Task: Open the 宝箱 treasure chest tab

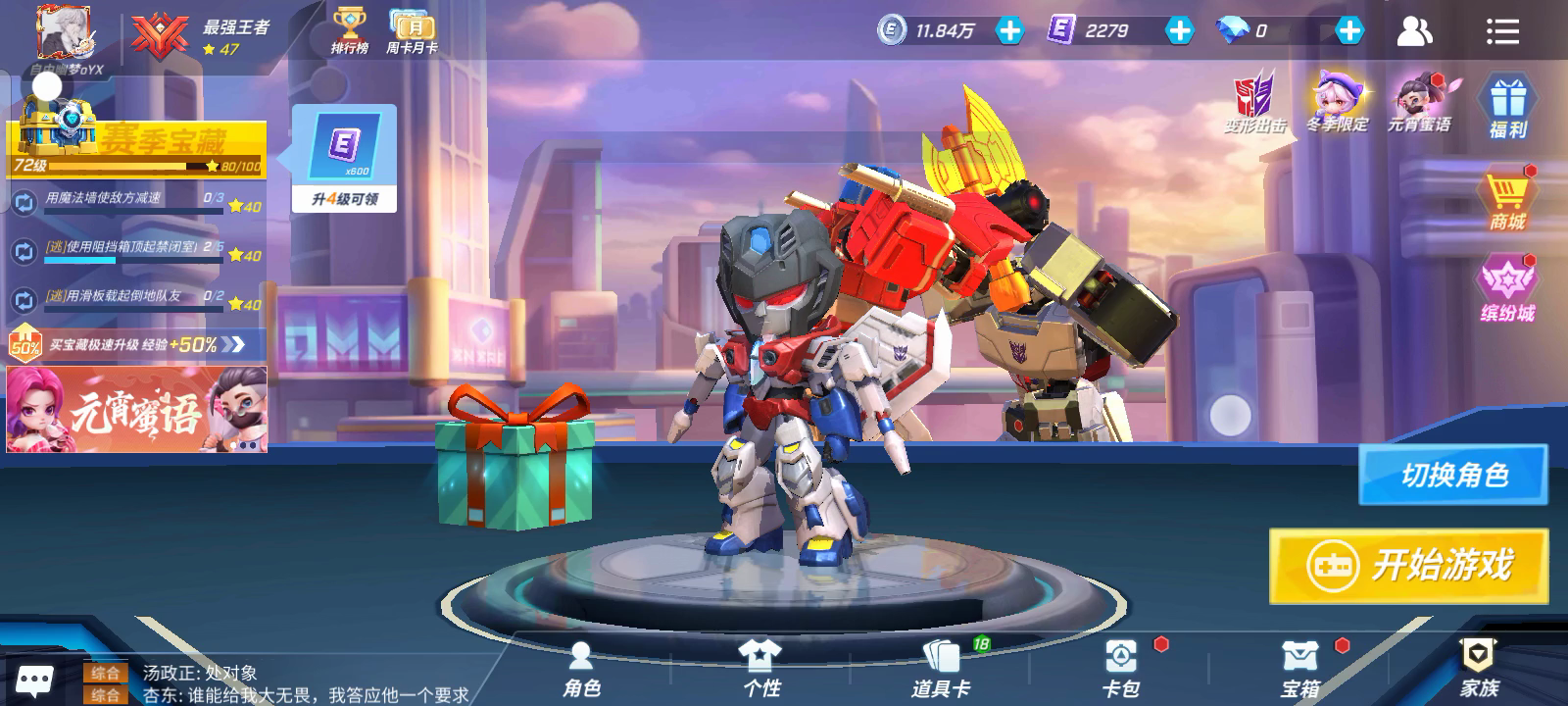Action: pyautogui.click(x=1300, y=669)
